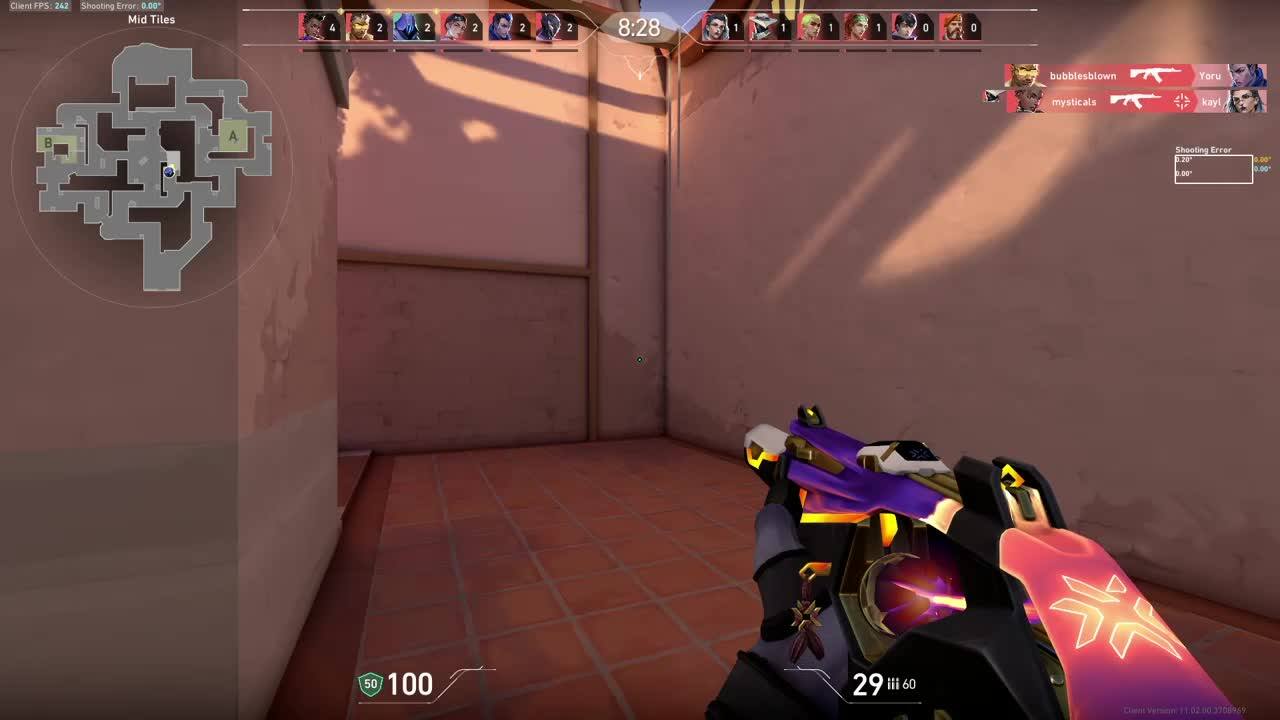Image resolution: width=1280 pixels, height=720 pixels.
Task: Click the leftmost ally portrait with 4 kills
Action: [x=310, y=27]
